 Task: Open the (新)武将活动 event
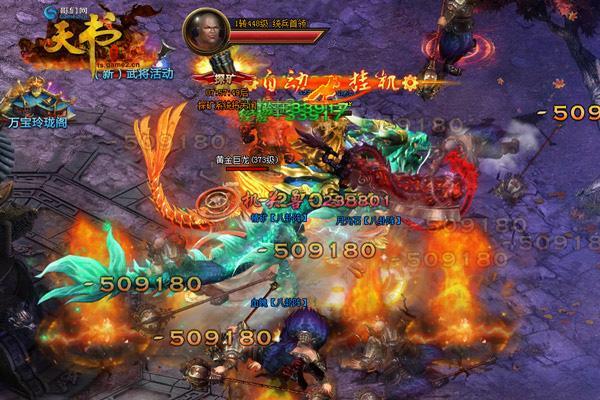133,73
